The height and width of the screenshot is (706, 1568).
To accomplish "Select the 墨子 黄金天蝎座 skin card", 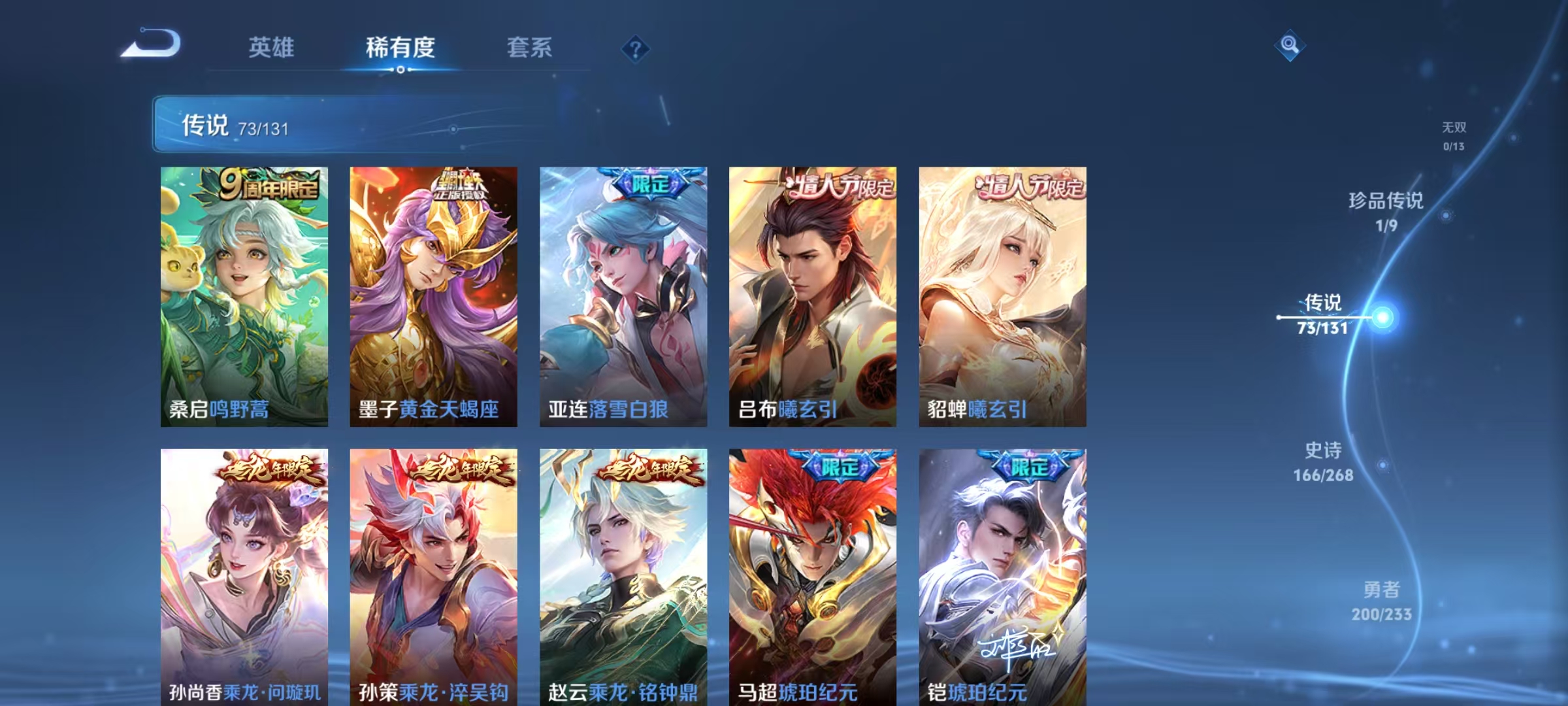I will tap(436, 294).
